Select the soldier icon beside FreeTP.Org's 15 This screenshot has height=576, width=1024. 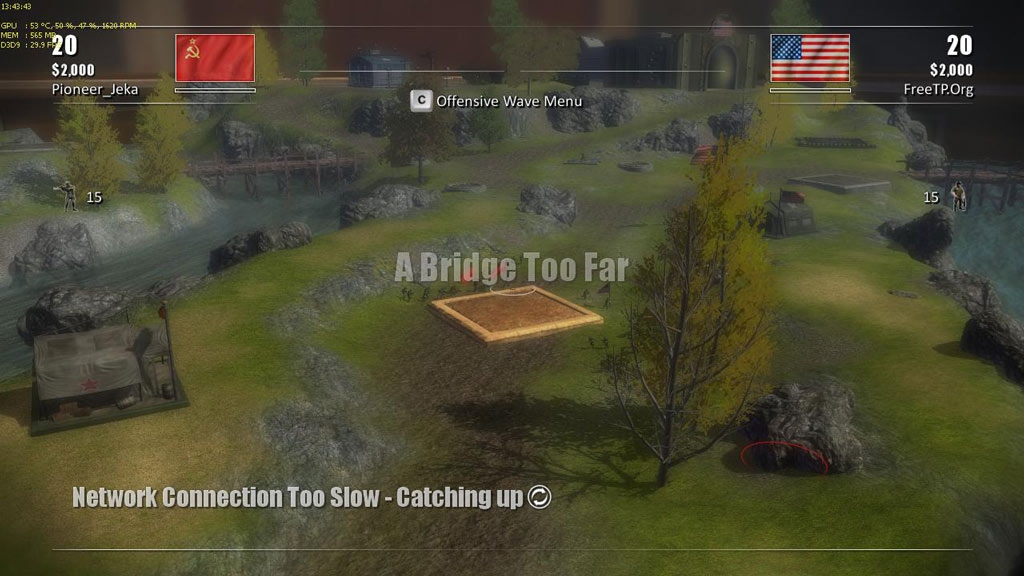pos(958,196)
